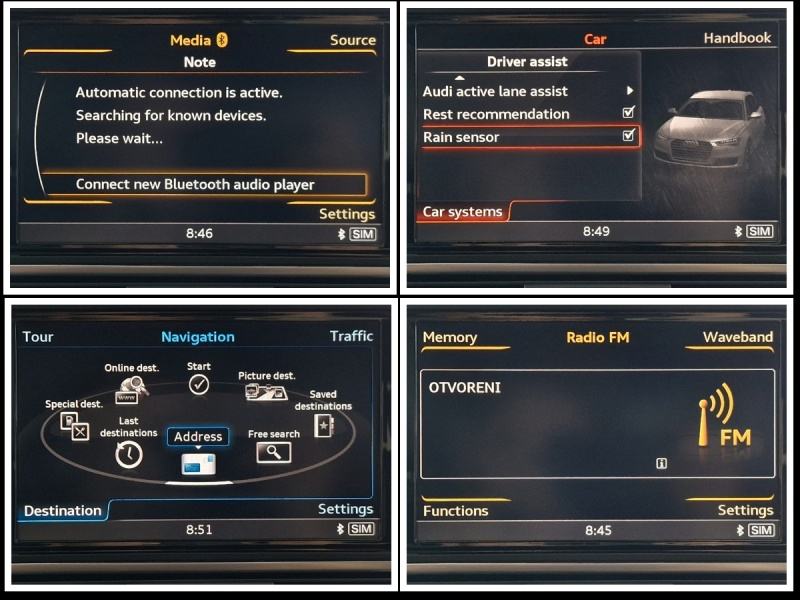Show the Traffic option
This screenshot has height=600, width=800.
tap(351, 336)
